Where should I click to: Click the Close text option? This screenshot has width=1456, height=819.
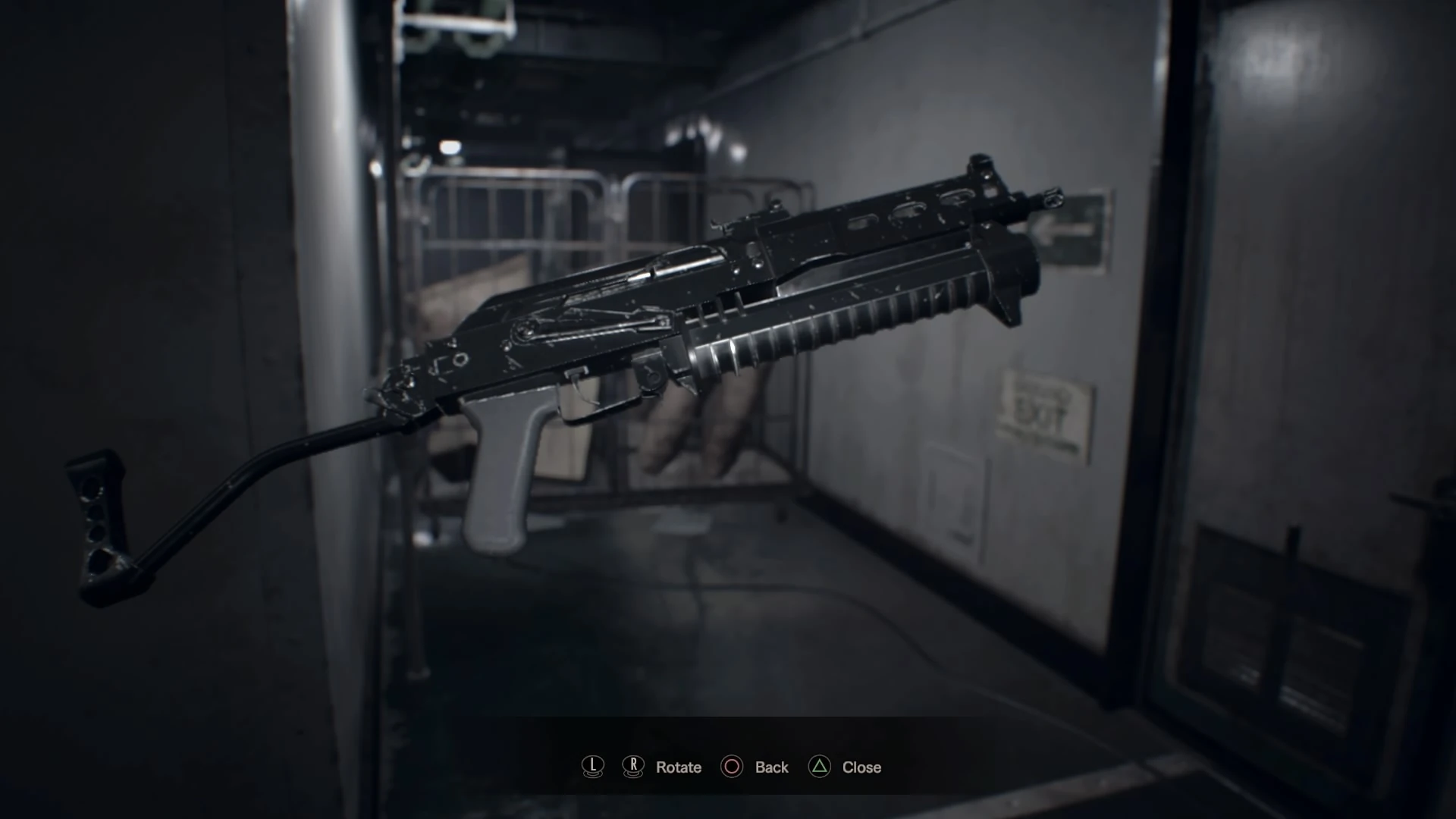861,767
